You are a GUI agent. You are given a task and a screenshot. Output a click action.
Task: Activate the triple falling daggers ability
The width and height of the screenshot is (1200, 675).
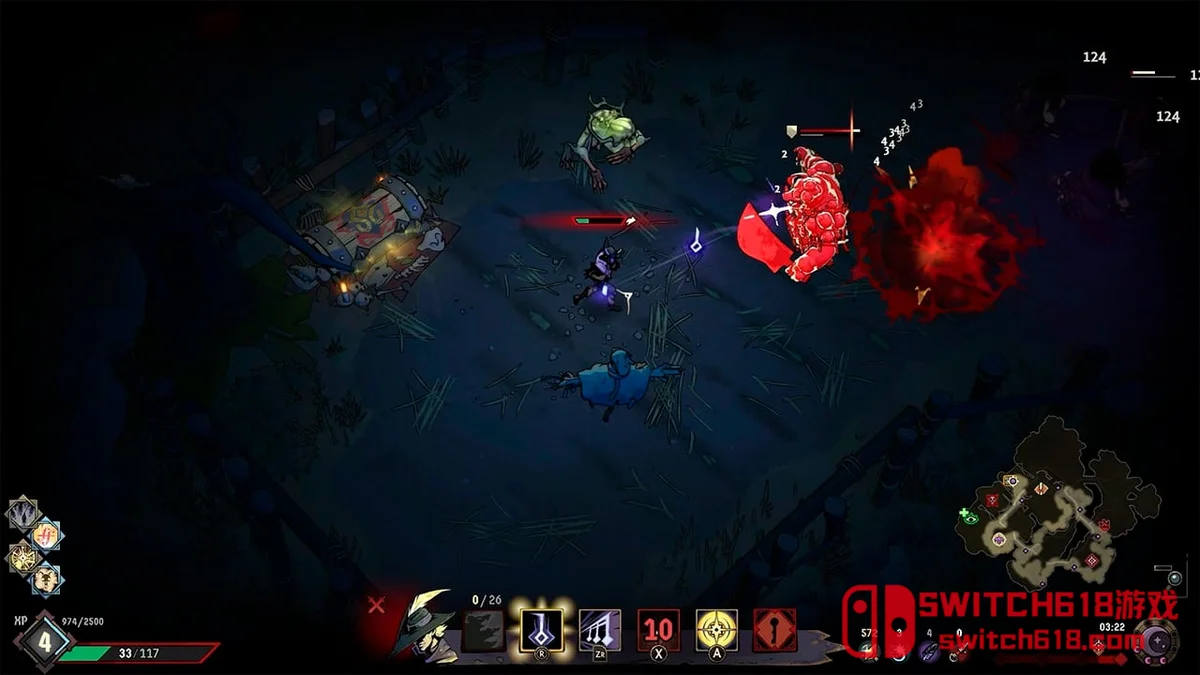(600, 630)
